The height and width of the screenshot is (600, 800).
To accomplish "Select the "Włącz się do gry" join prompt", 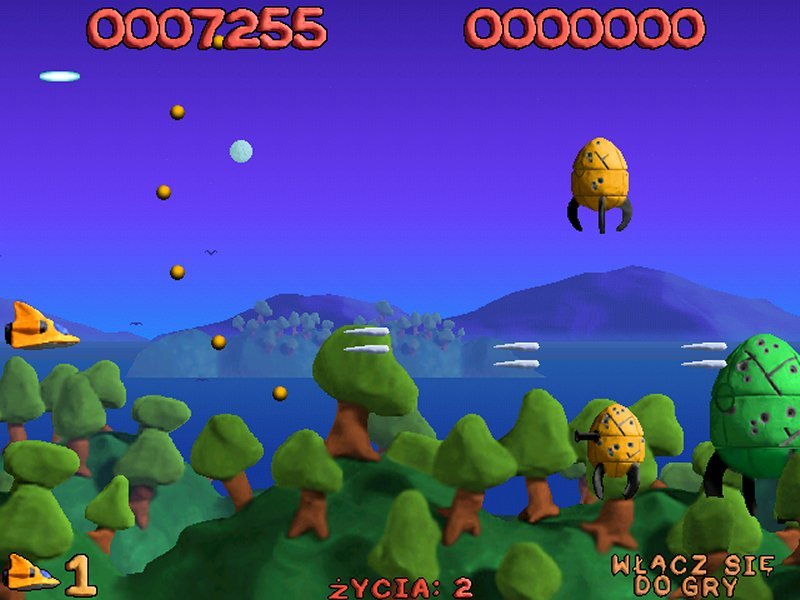I will click(692, 575).
